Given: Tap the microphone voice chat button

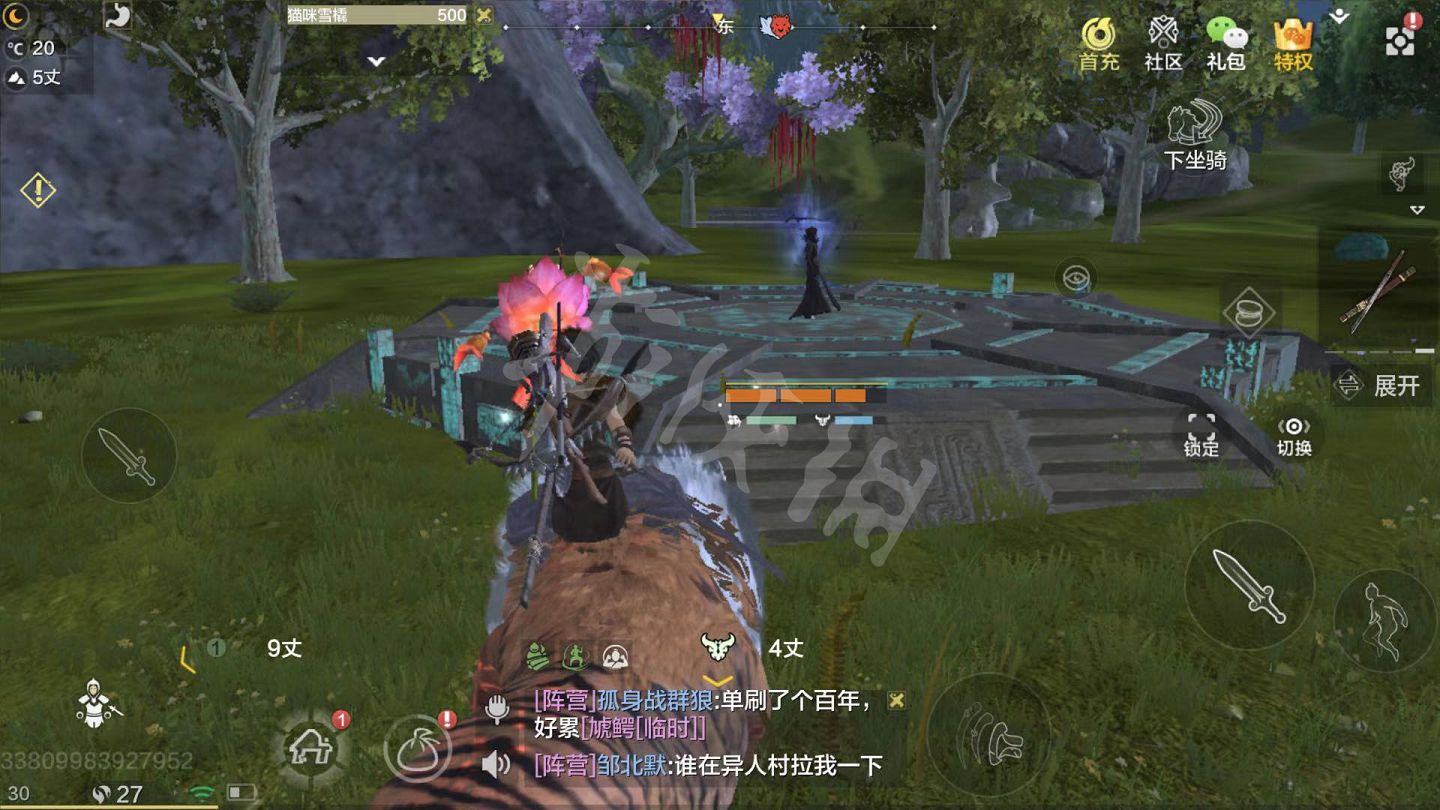Looking at the screenshot, I should (x=497, y=709).
